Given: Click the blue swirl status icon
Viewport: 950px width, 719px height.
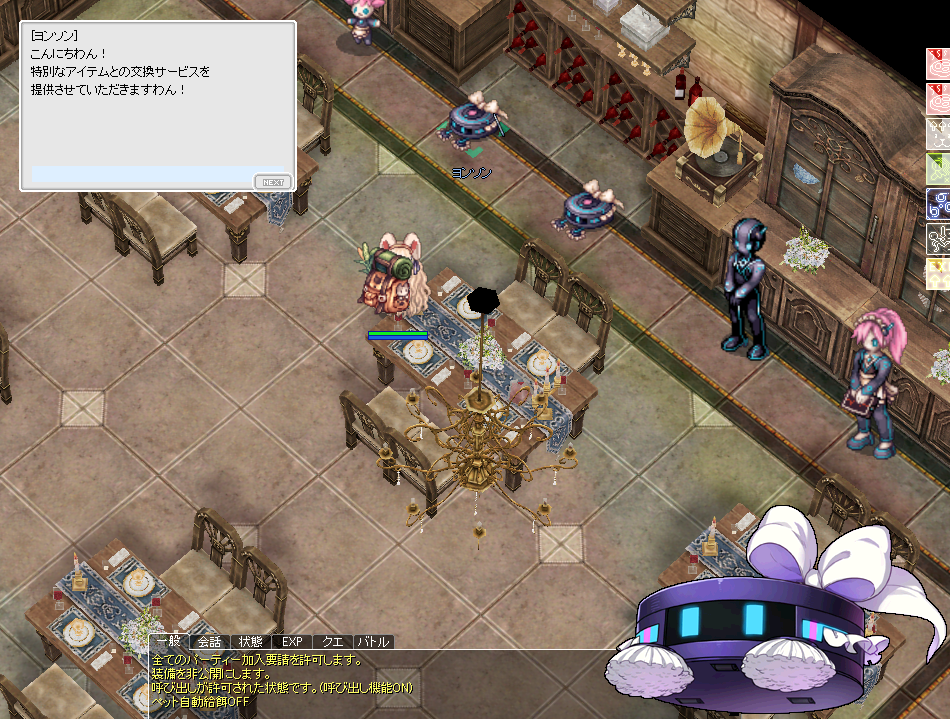Looking at the screenshot, I should coord(938,203).
